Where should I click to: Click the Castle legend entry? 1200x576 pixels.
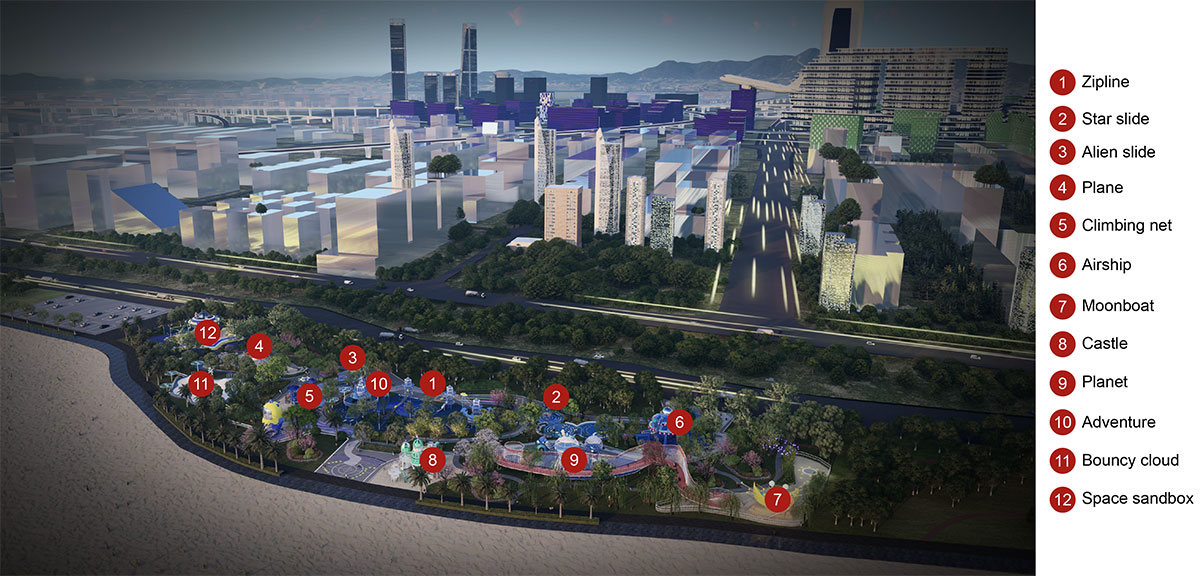(1104, 344)
